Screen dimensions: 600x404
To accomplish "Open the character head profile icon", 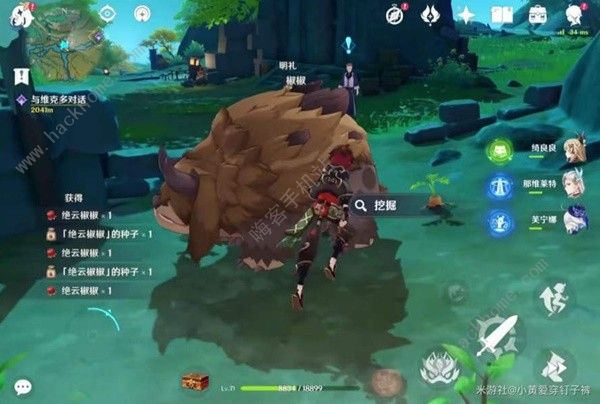I will point(574,14).
